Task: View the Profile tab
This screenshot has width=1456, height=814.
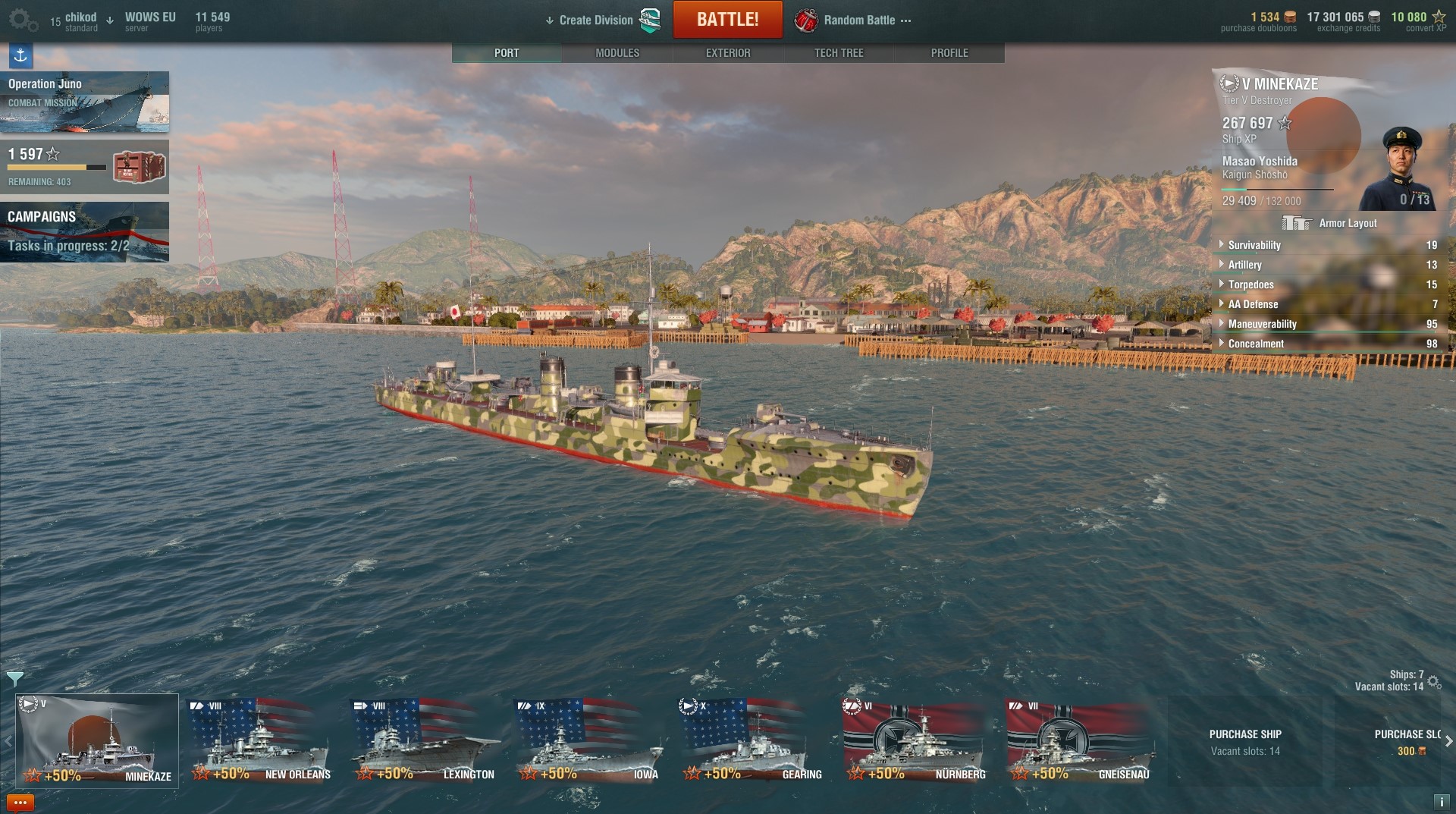Action: coord(949,53)
